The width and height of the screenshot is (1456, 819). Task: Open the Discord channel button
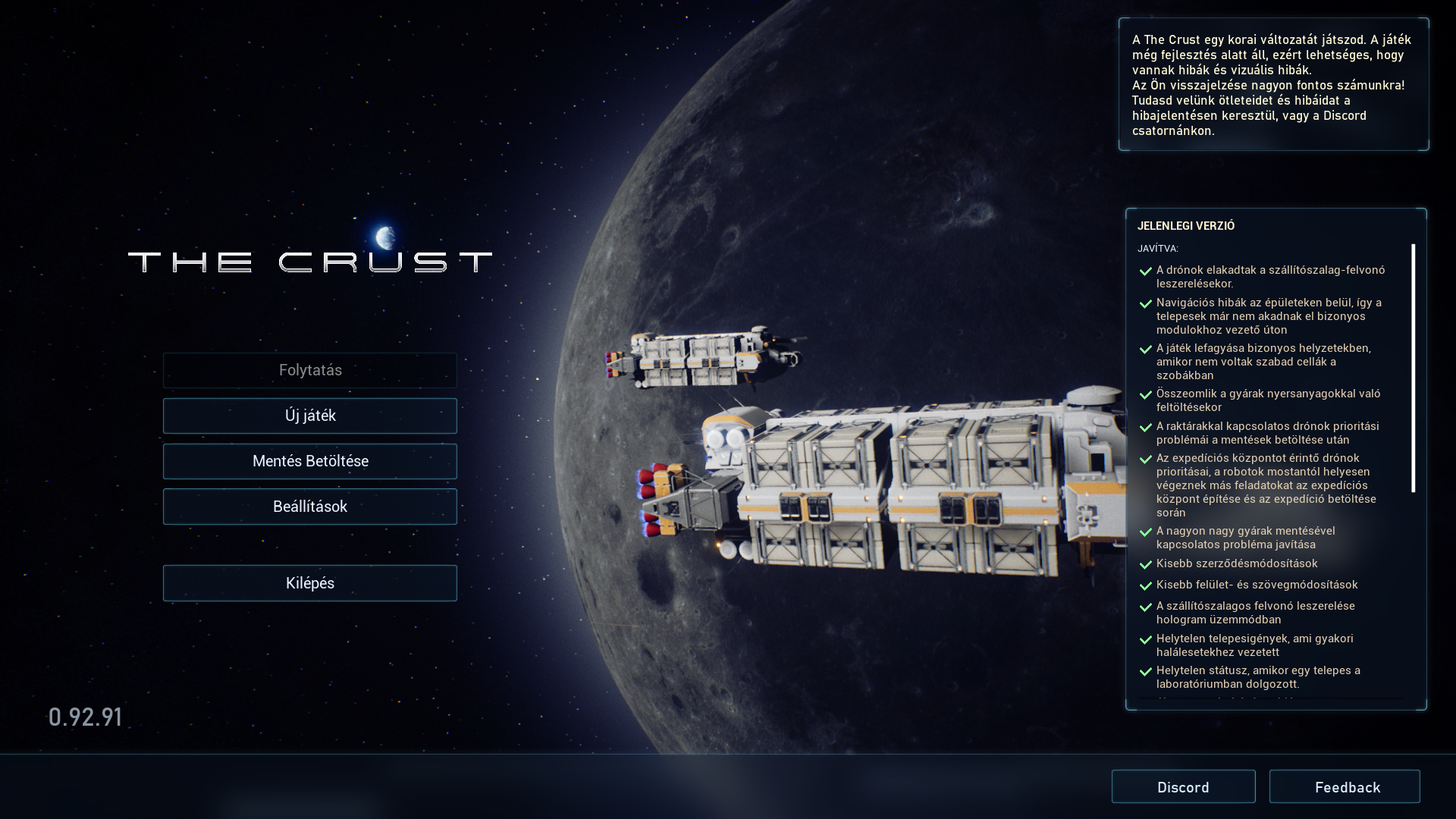[1183, 787]
